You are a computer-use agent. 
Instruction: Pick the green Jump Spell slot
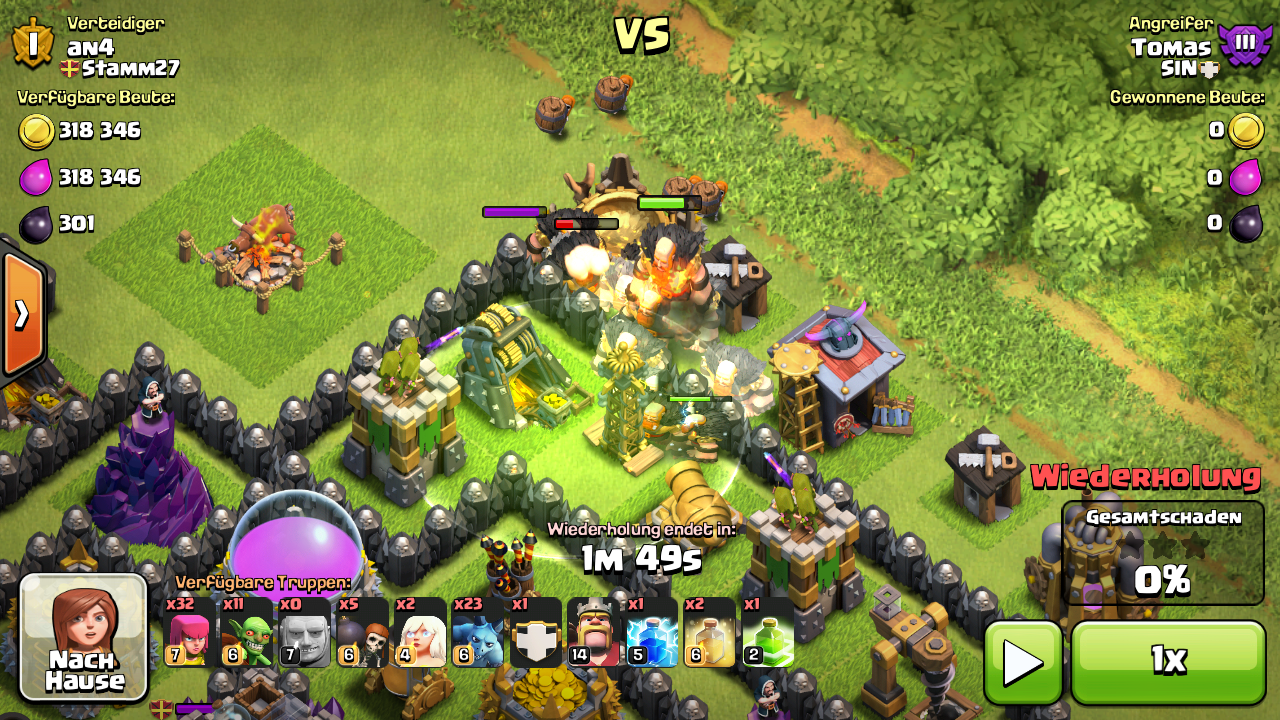[x=768, y=632]
